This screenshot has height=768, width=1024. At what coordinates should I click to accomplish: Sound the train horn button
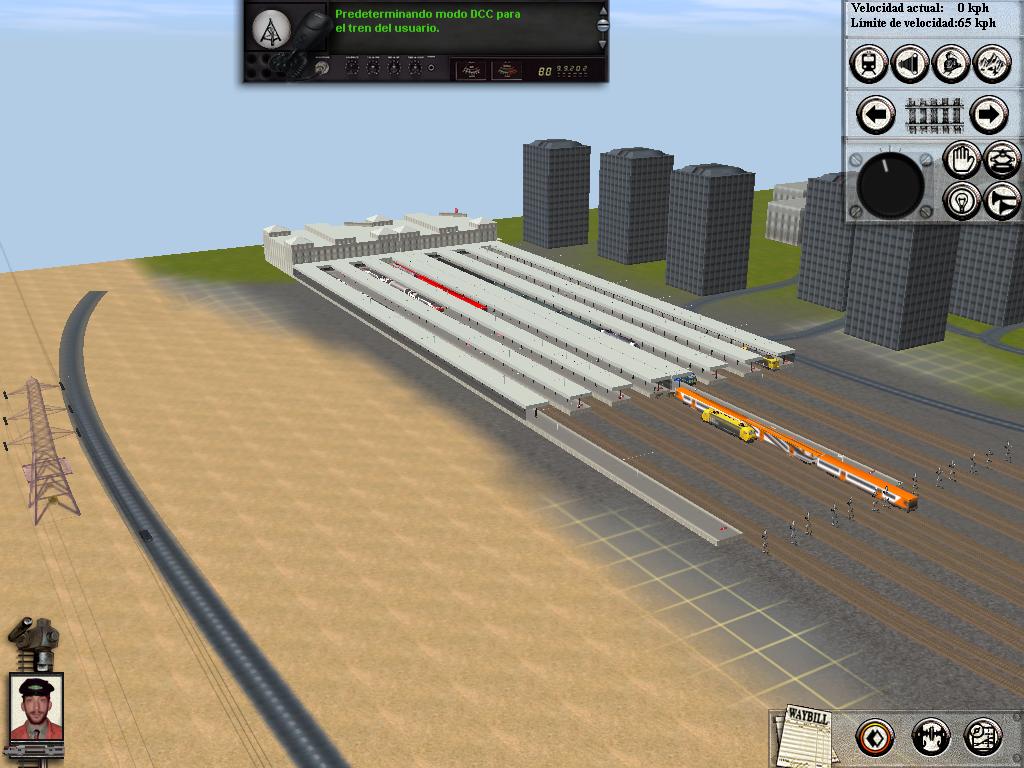point(1002,201)
